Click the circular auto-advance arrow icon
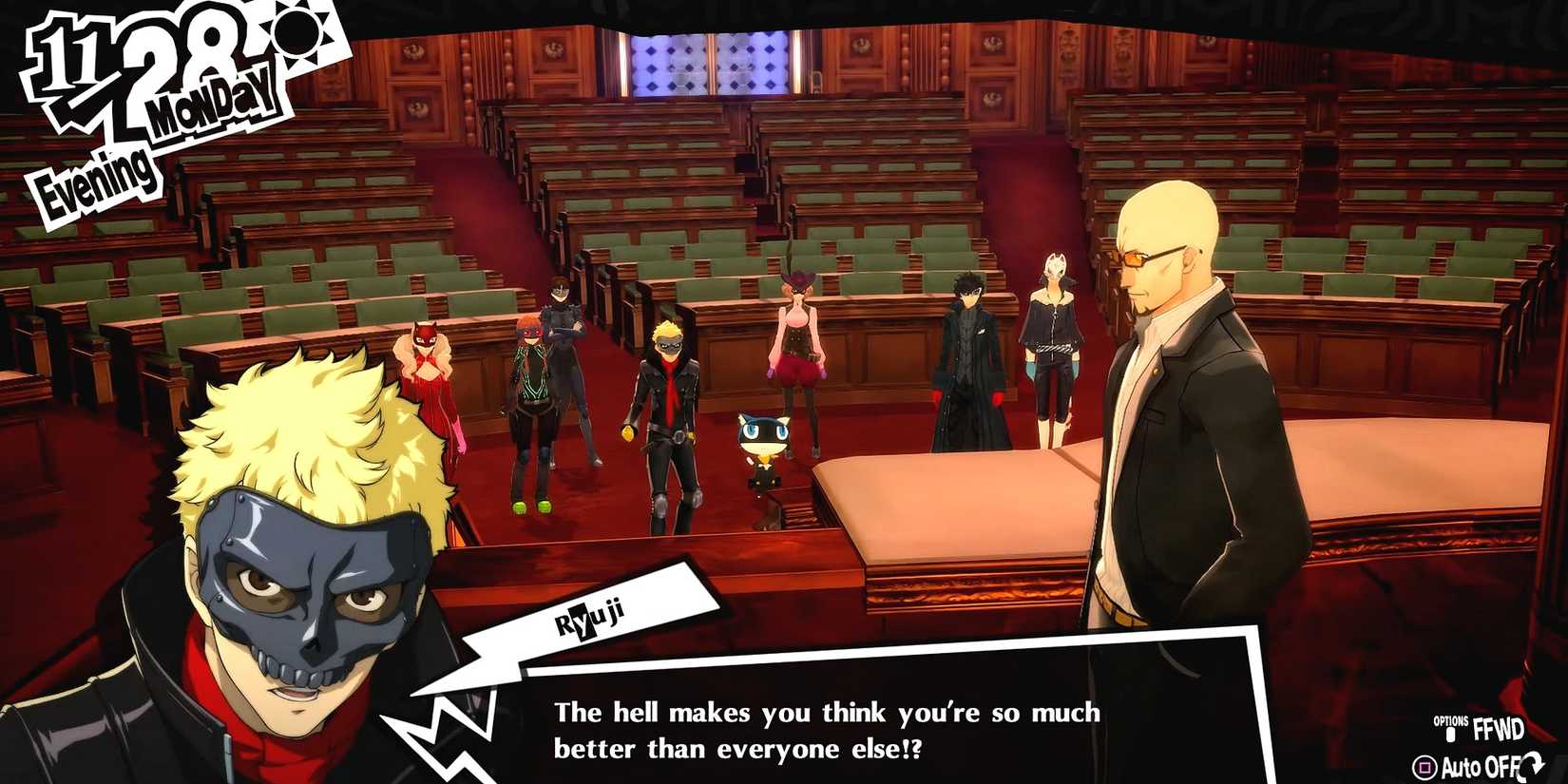Screen dimensions: 1568x784 click(1532, 765)
